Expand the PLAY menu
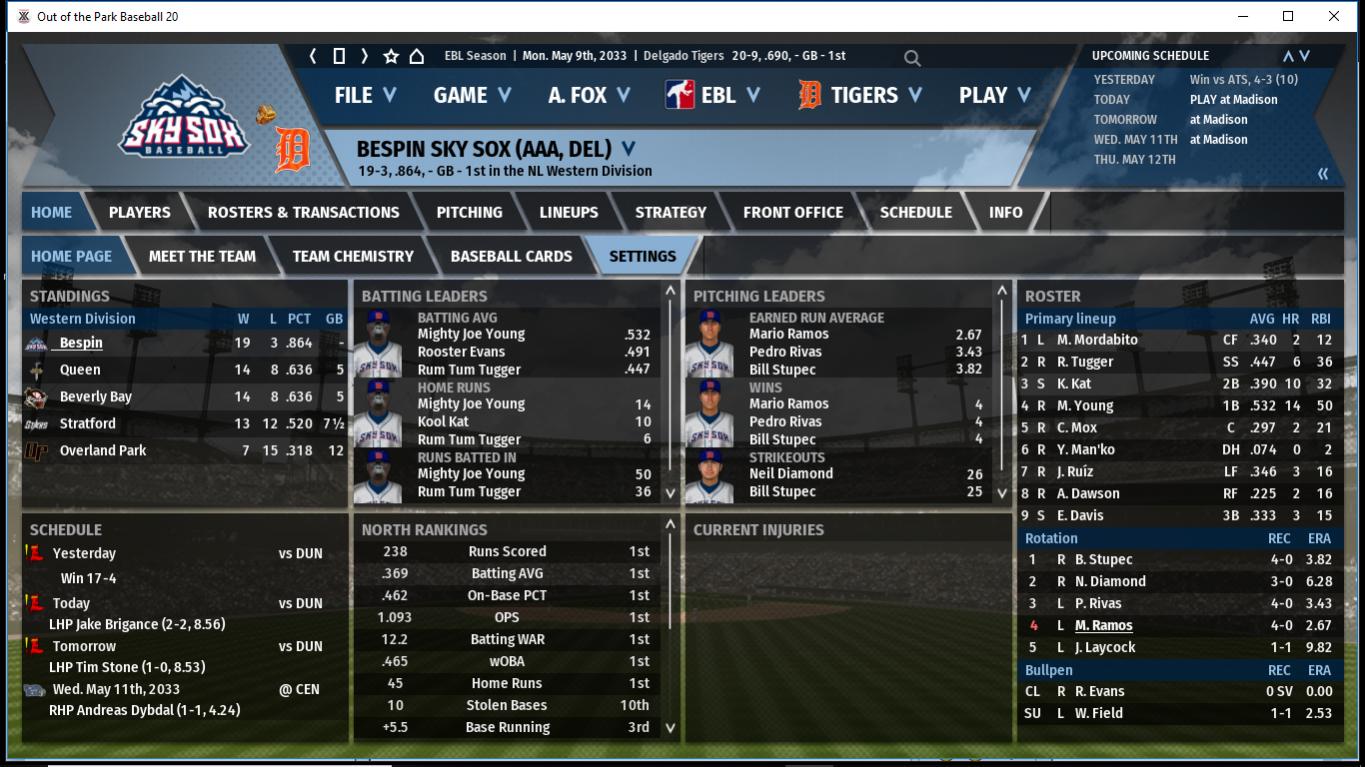This screenshot has width=1365, height=767. coord(994,95)
